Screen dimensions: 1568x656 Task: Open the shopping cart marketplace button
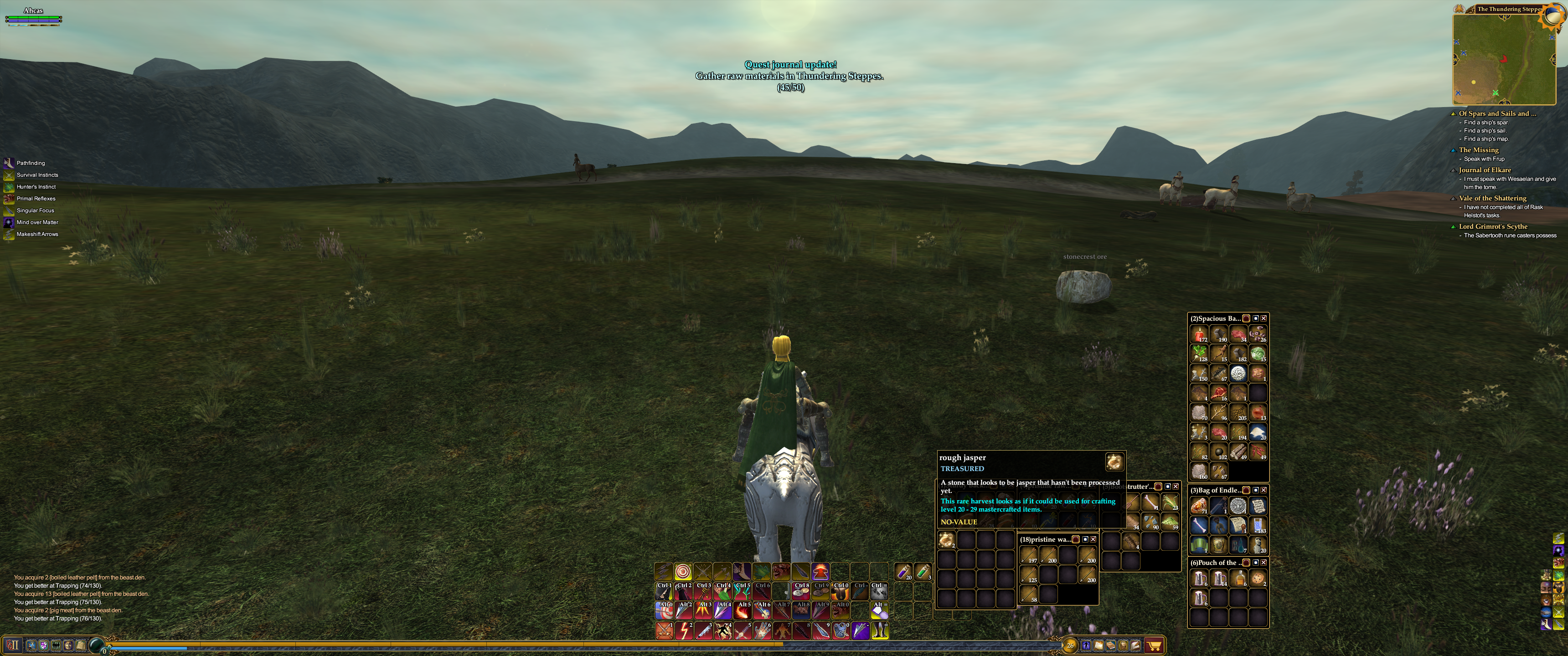pyautogui.click(x=1154, y=646)
